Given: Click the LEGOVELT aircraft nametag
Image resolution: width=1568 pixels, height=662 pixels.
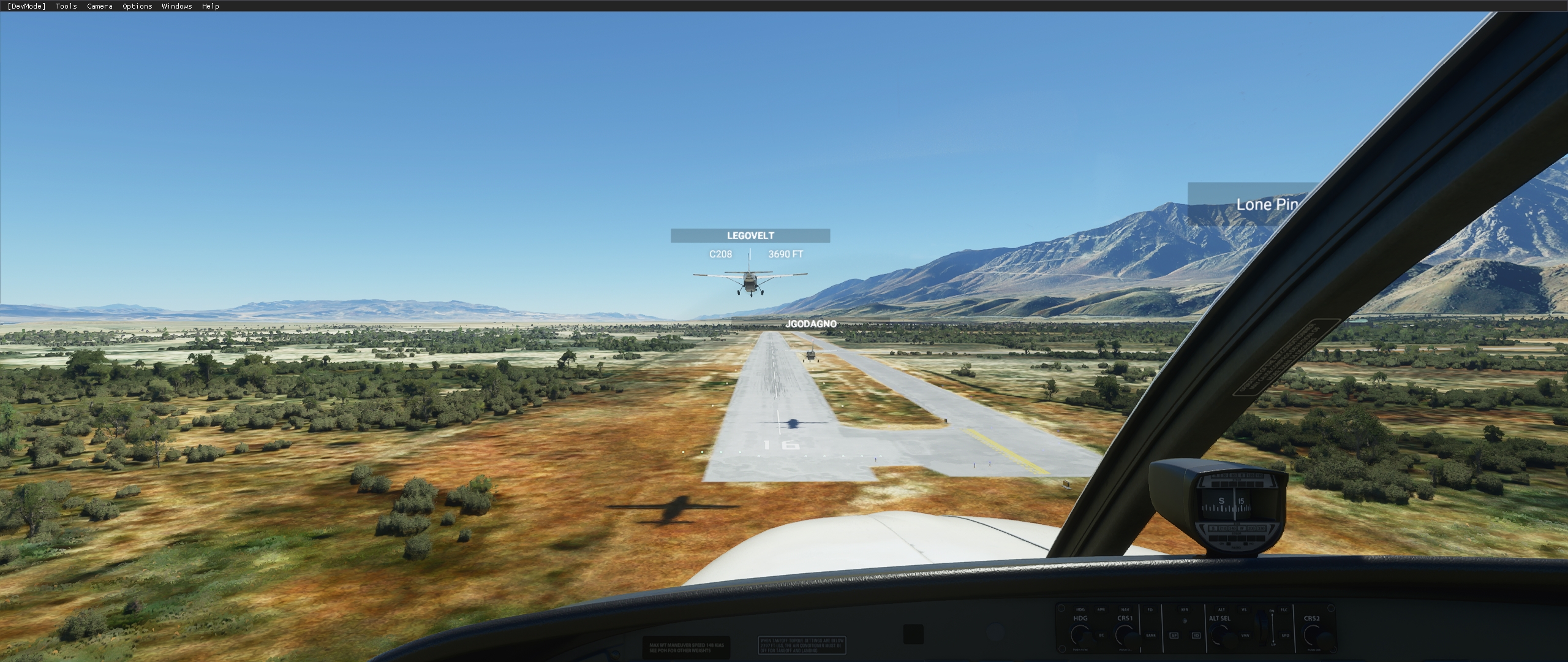Looking at the screenshot, I should (x=750, y=235).
